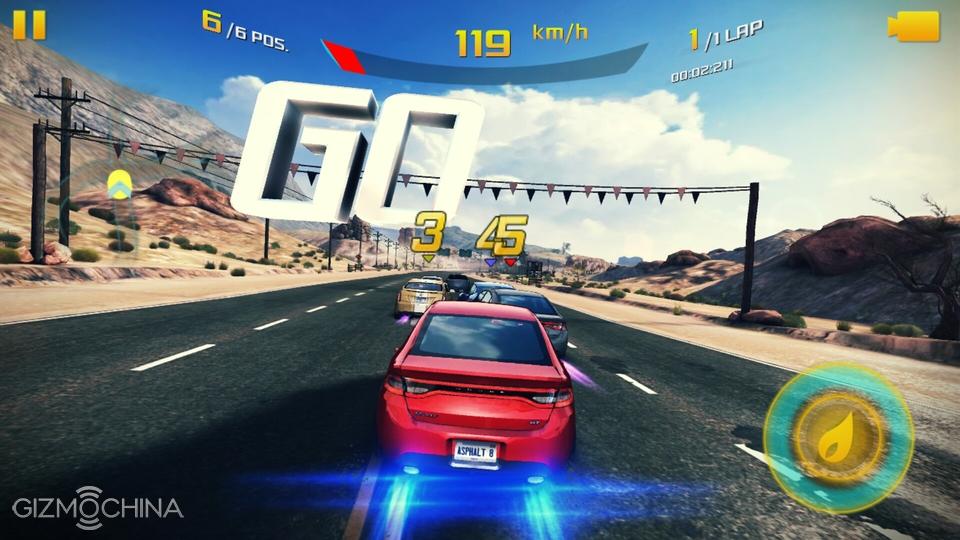Activate the nitro boost button
Viewport: 960px width, 540px height.
point(838,437)
